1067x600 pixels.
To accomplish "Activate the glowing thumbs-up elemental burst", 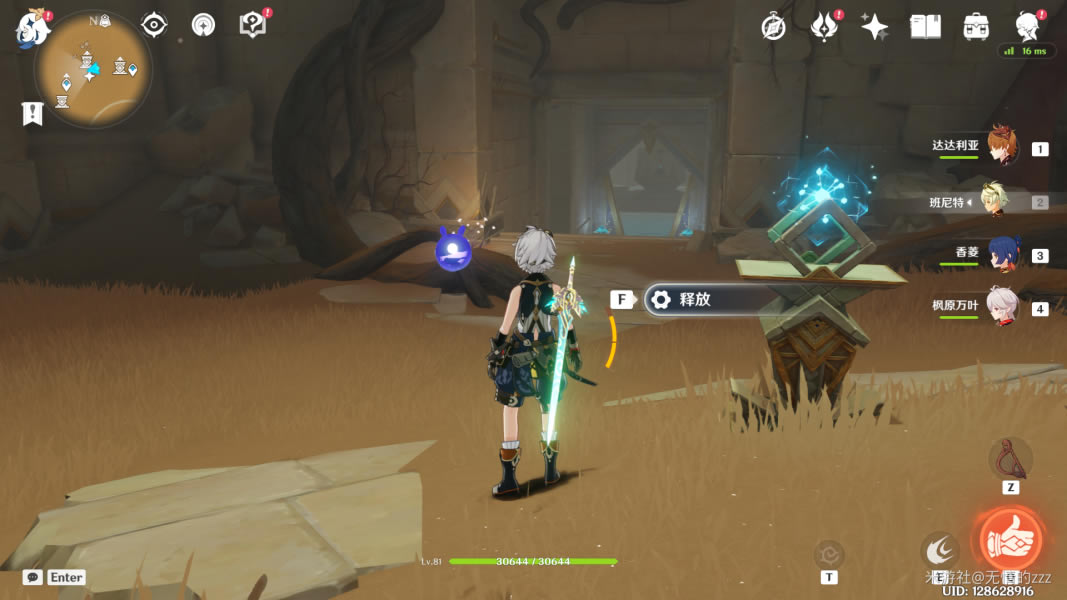I will click(1010, 540).
